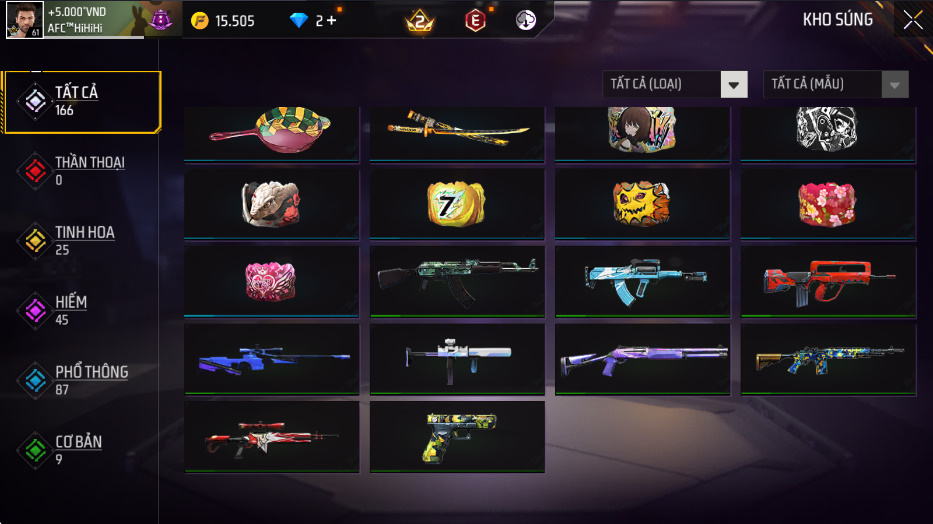This screenshot has height=524, width=933.
Task: Select the number 7 gloo wall skin
Action: (x=457, y=203)
